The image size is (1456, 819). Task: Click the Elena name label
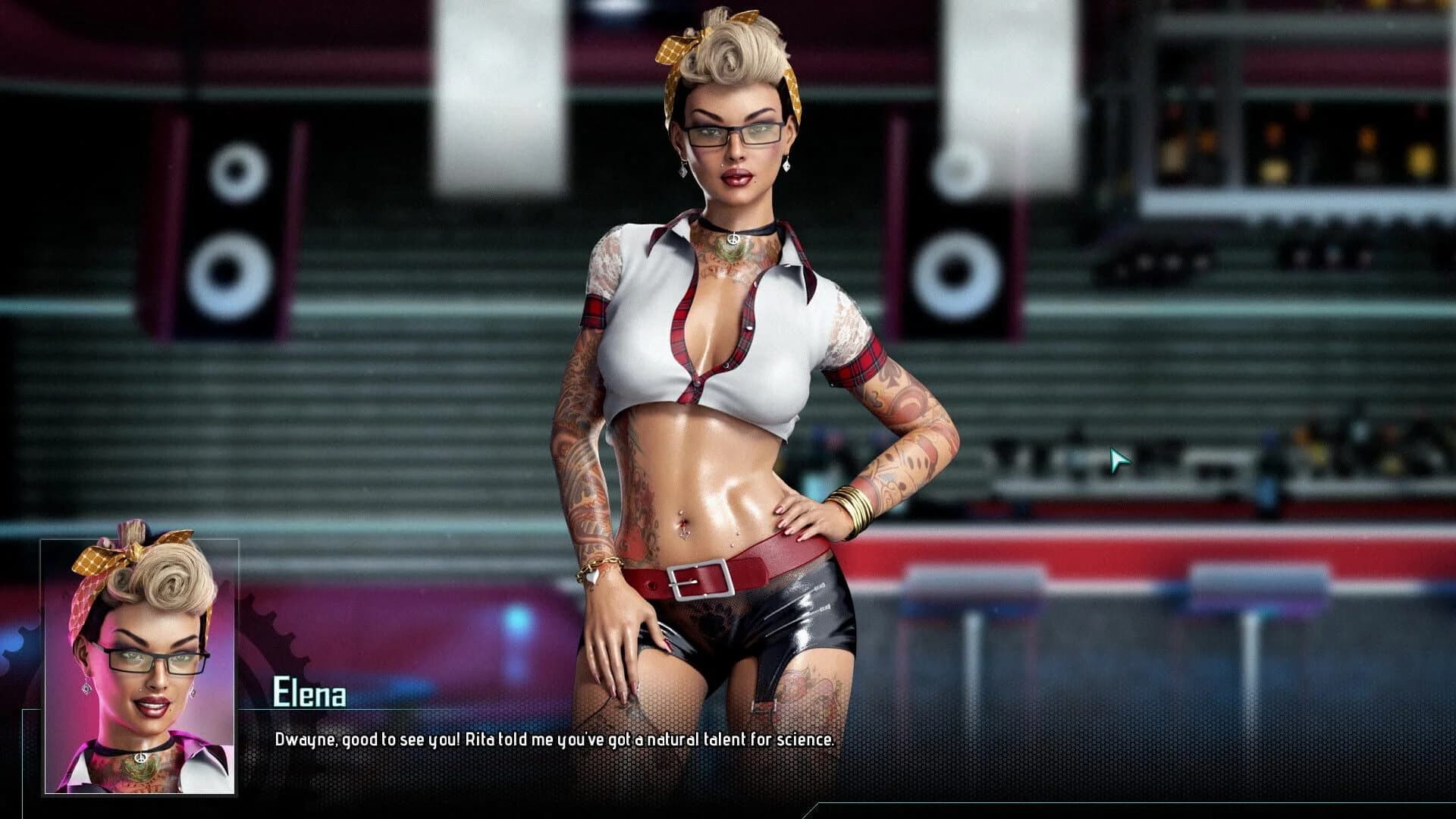[x=309, y=692]
